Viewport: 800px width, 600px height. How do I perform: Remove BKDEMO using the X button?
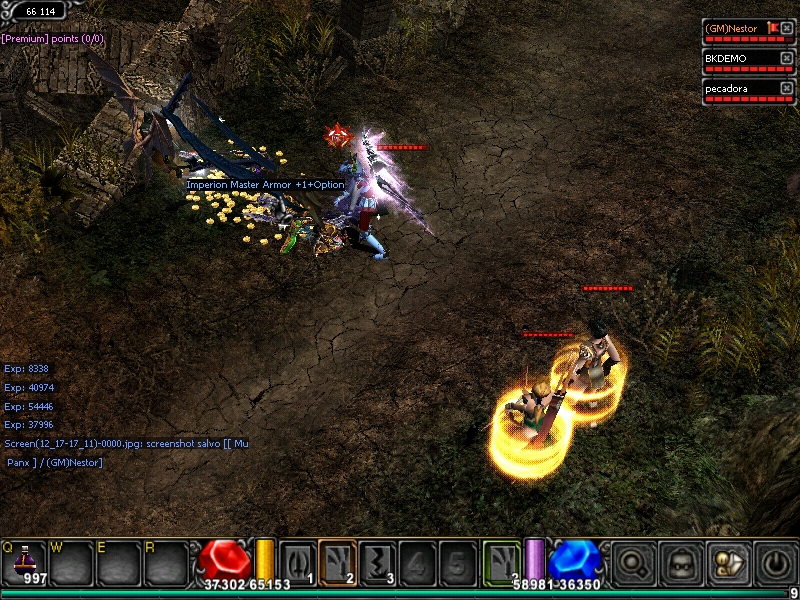click(x=787, y=59)
